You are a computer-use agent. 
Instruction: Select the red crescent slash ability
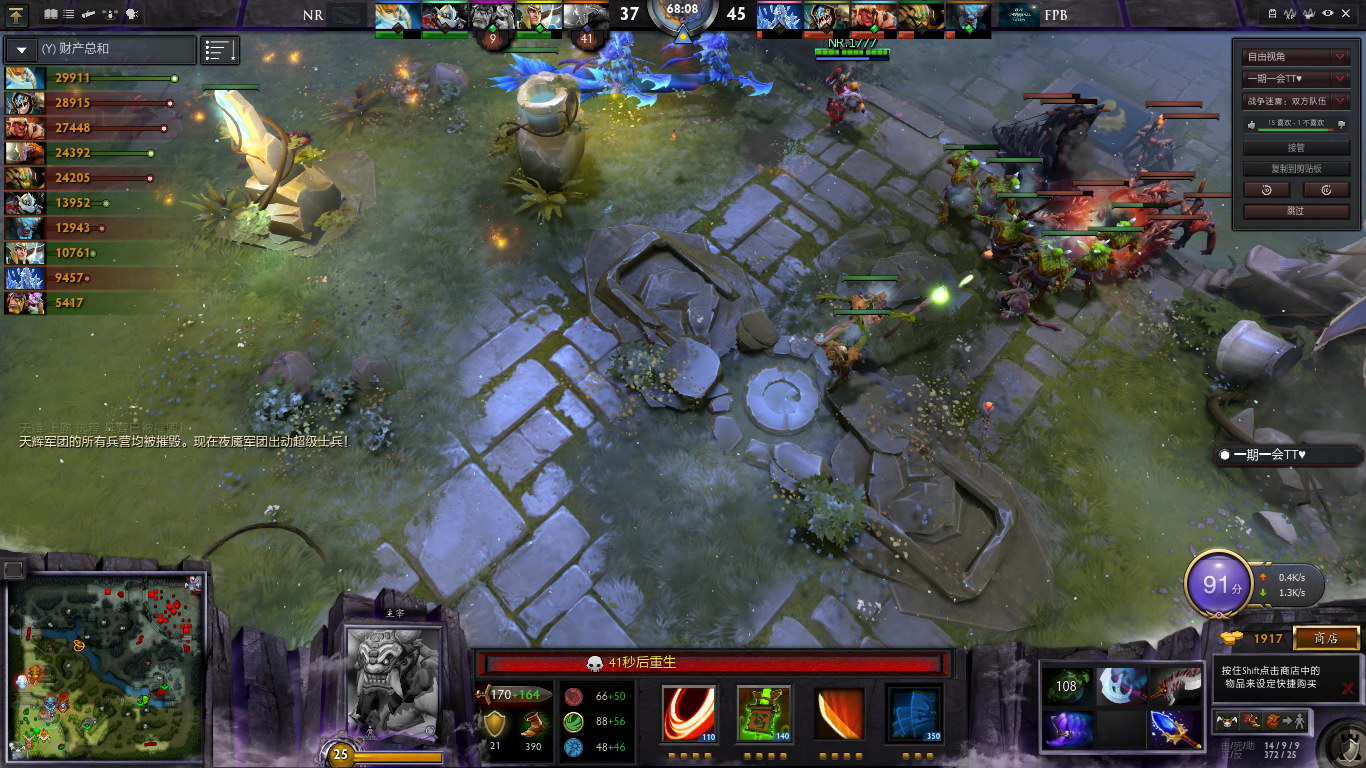pyautogui.click(x=689, y=712)
